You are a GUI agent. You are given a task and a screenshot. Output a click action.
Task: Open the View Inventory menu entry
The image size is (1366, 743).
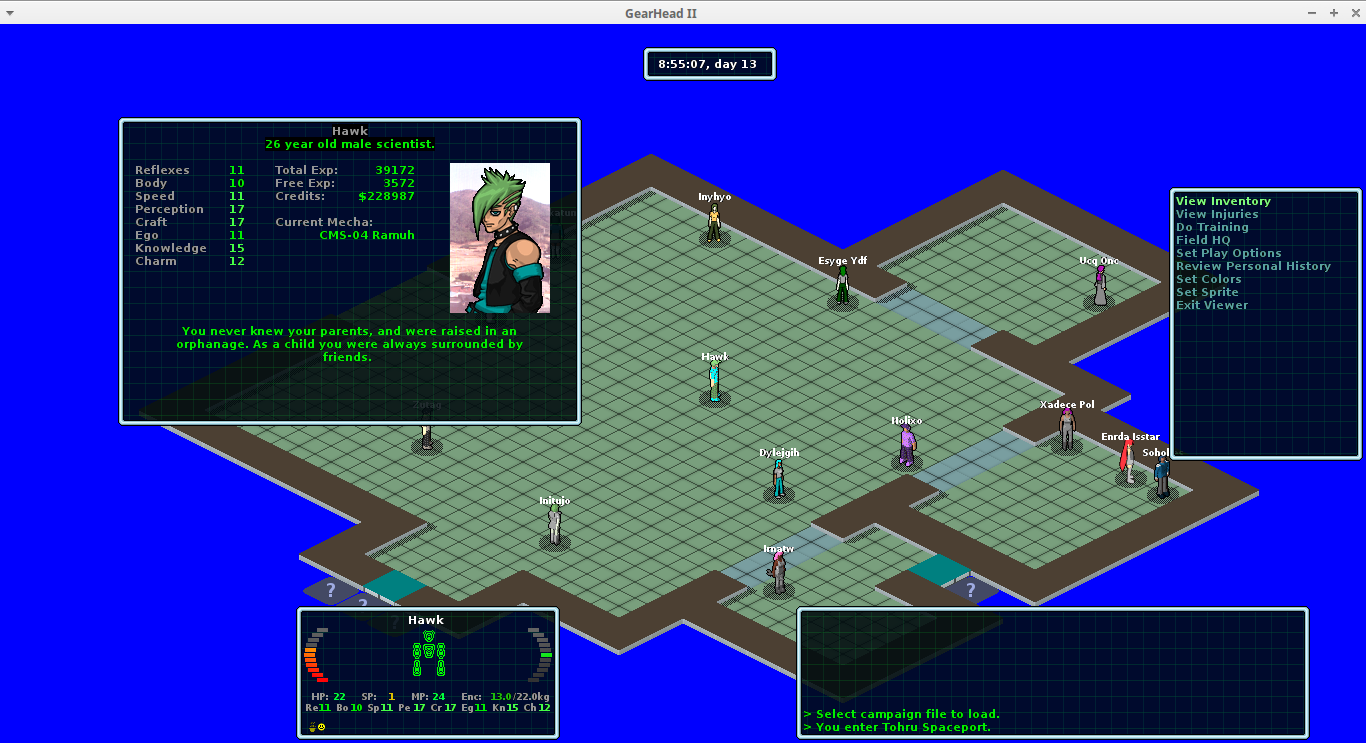point(1223,201)
